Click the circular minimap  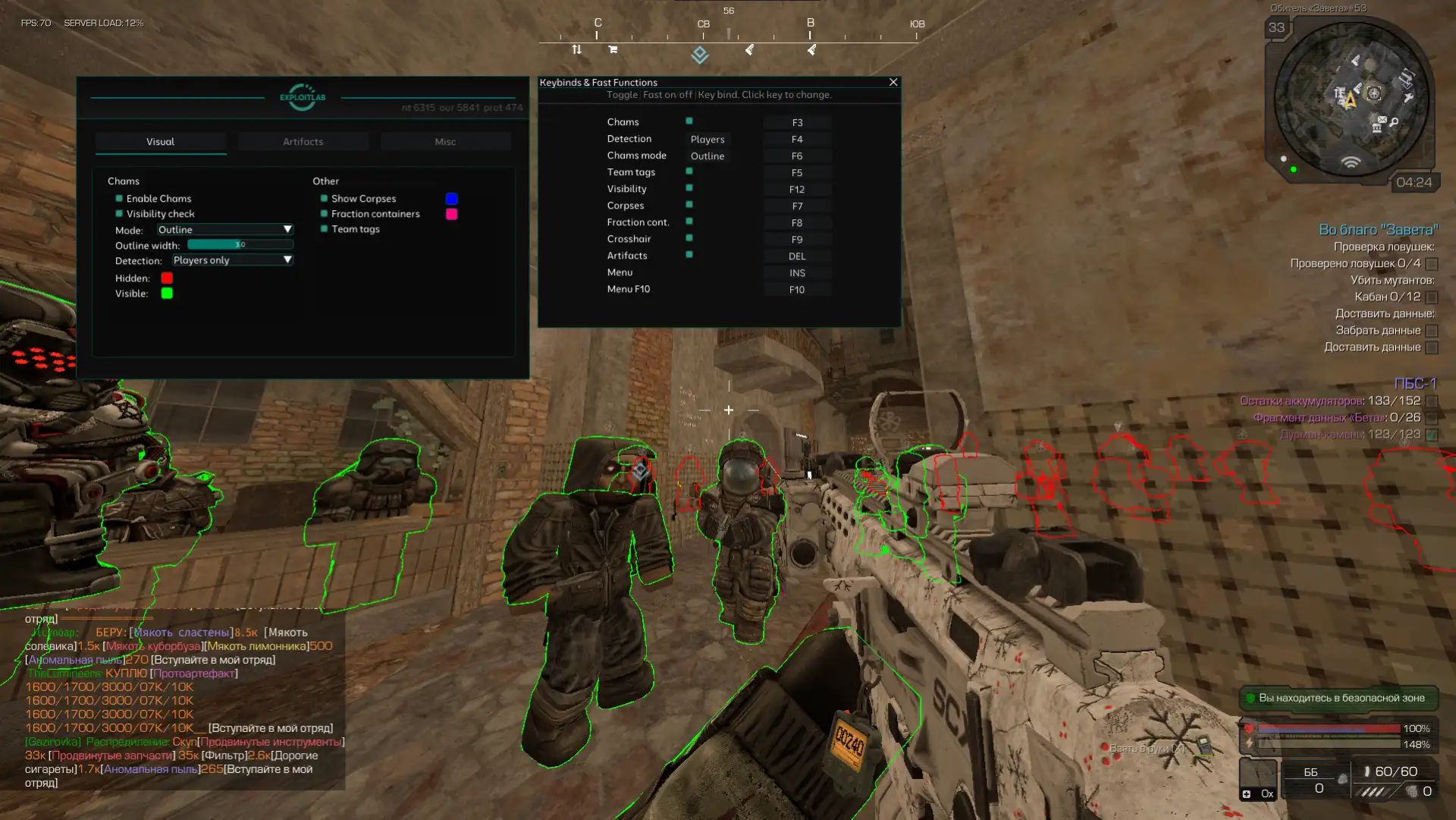[1351, 98]
